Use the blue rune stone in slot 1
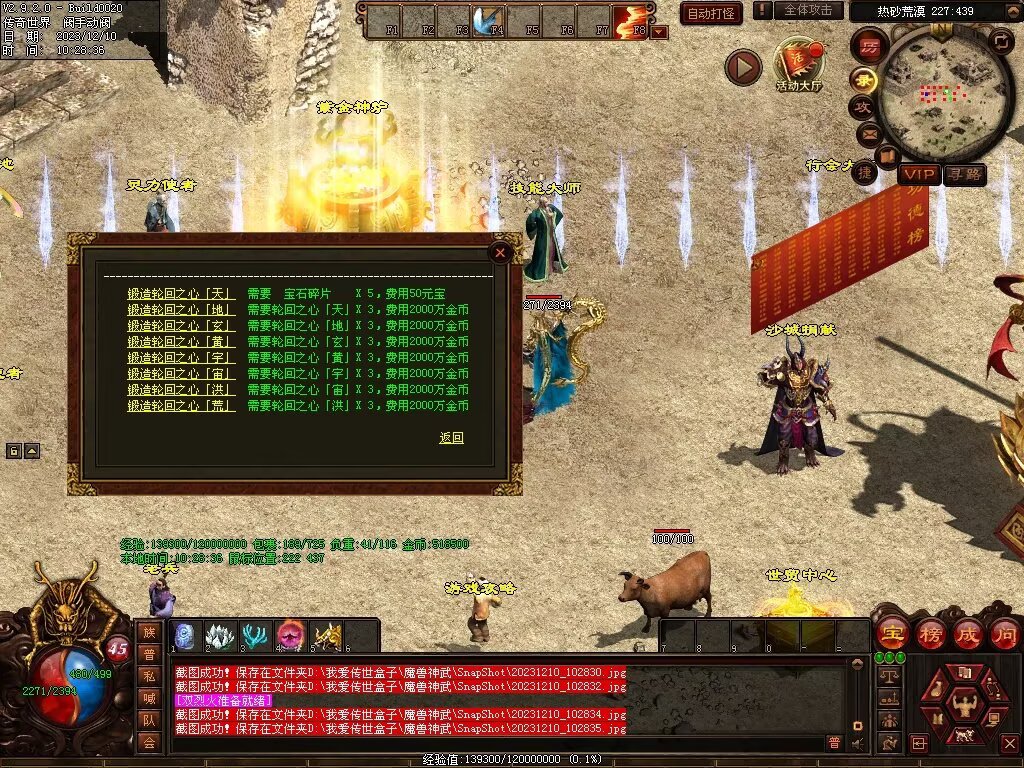Viewport: 1024px width, 768px height. [184, 636]
